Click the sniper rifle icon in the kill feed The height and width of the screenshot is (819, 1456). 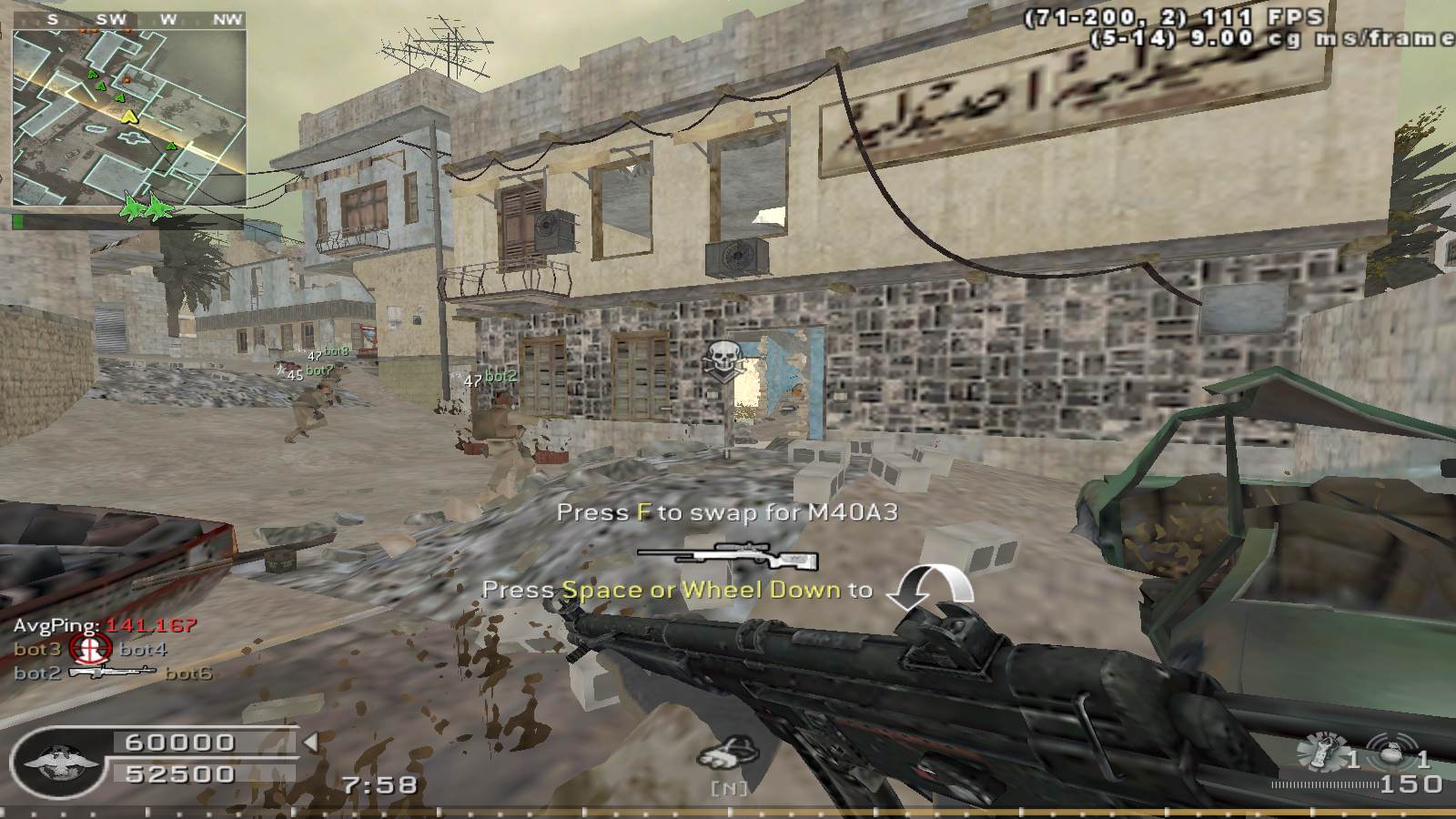coord(113,672)
